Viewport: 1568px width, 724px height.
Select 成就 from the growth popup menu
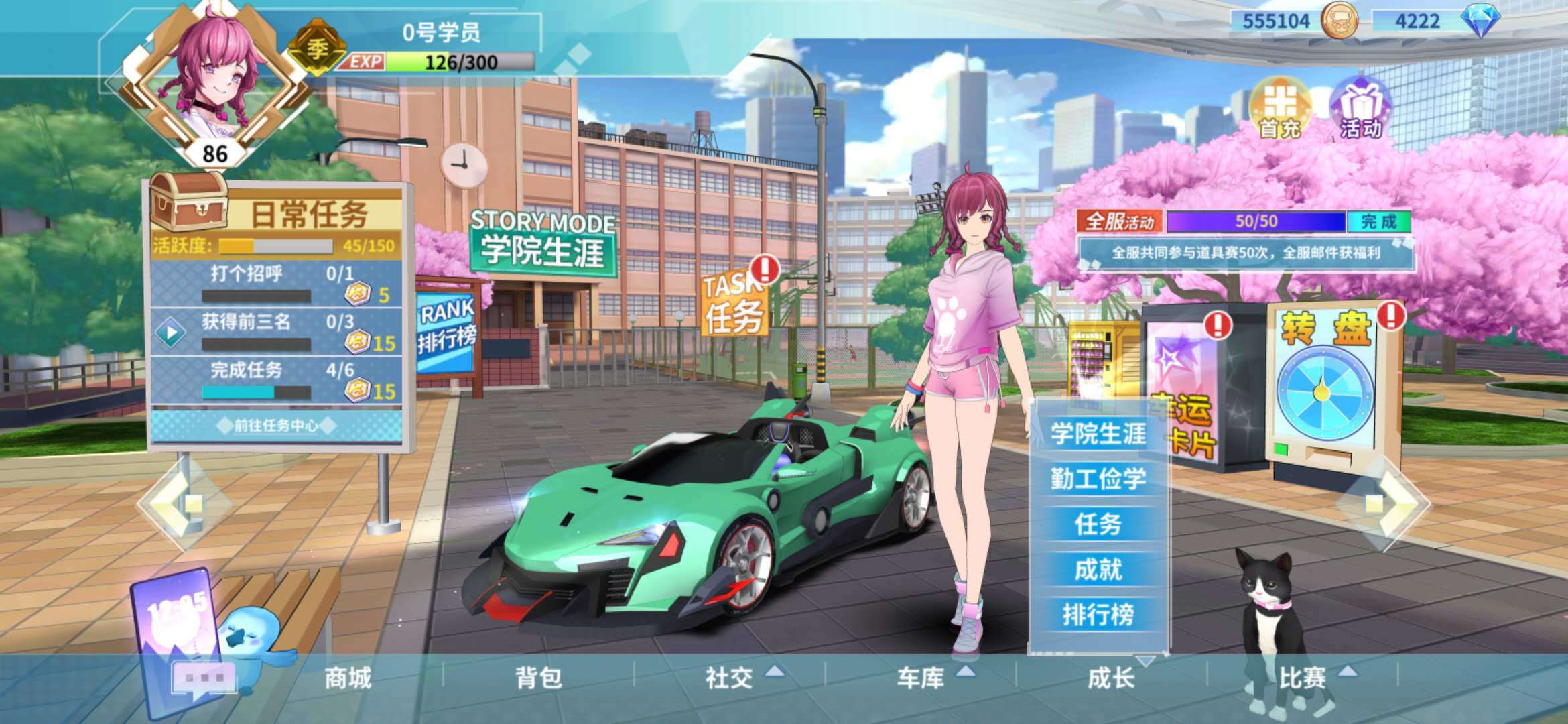click(1099, 566)
